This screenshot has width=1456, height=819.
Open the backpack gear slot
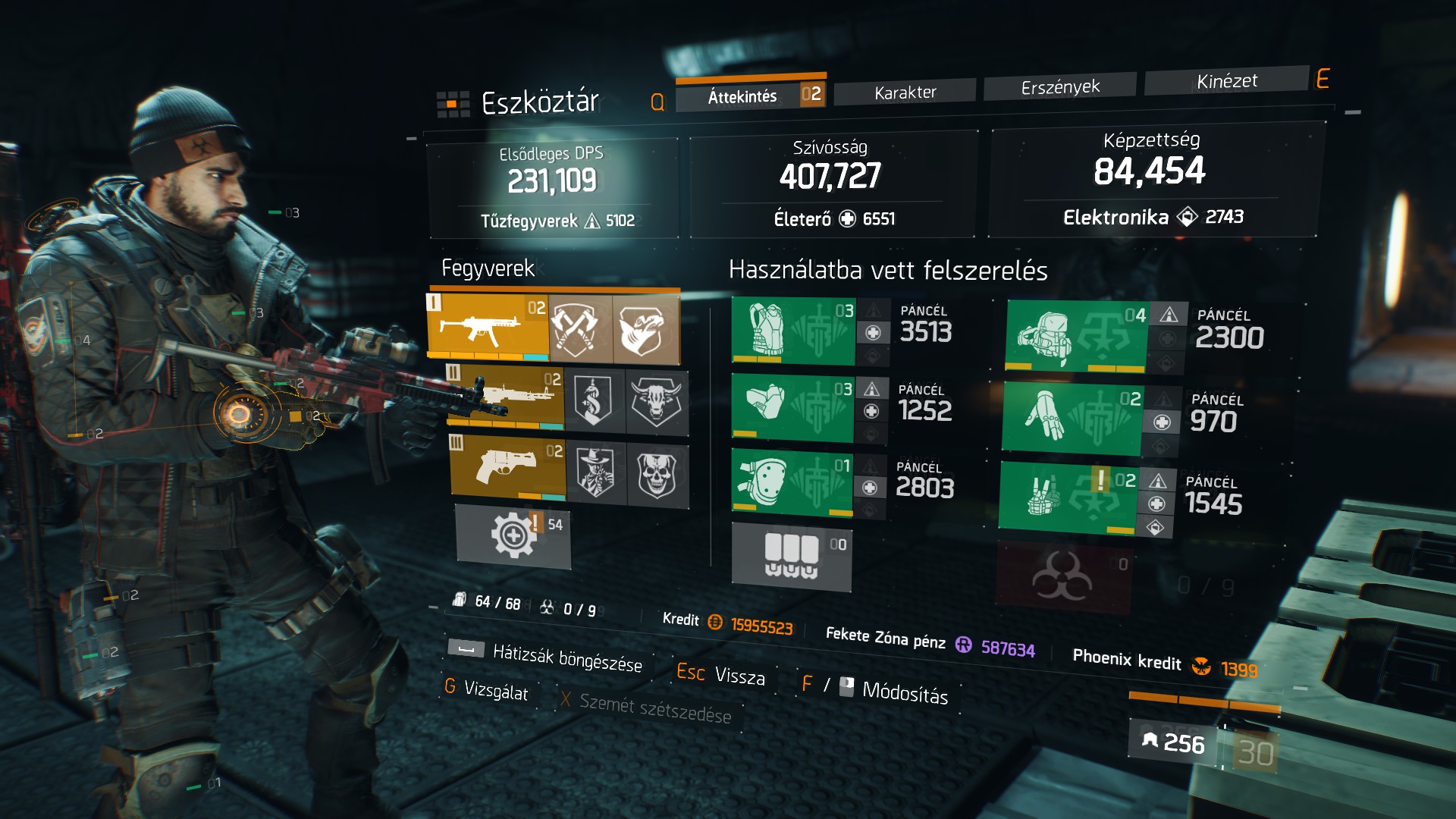tap(1076, 336)
